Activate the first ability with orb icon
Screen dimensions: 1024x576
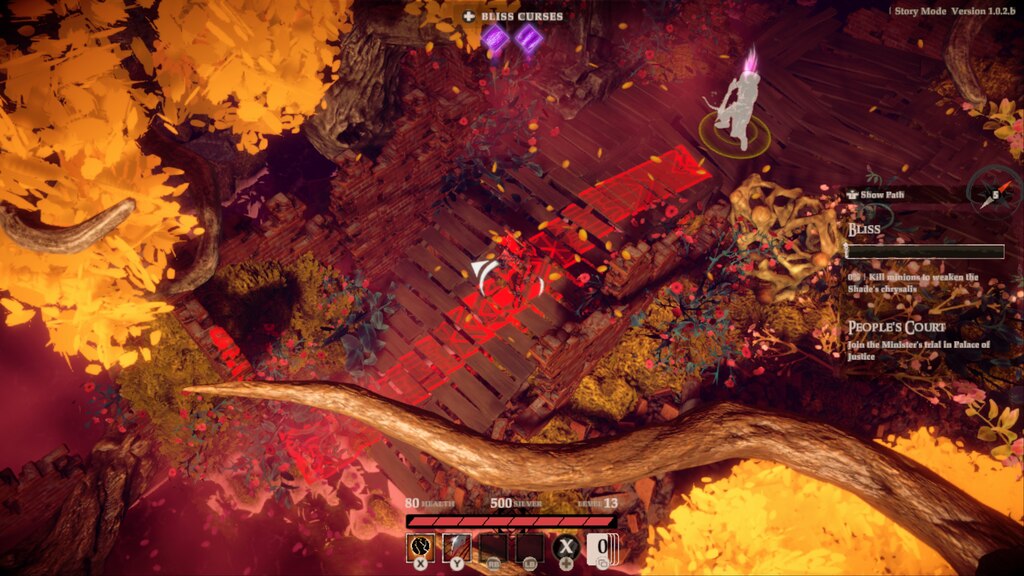pos(420,548)
